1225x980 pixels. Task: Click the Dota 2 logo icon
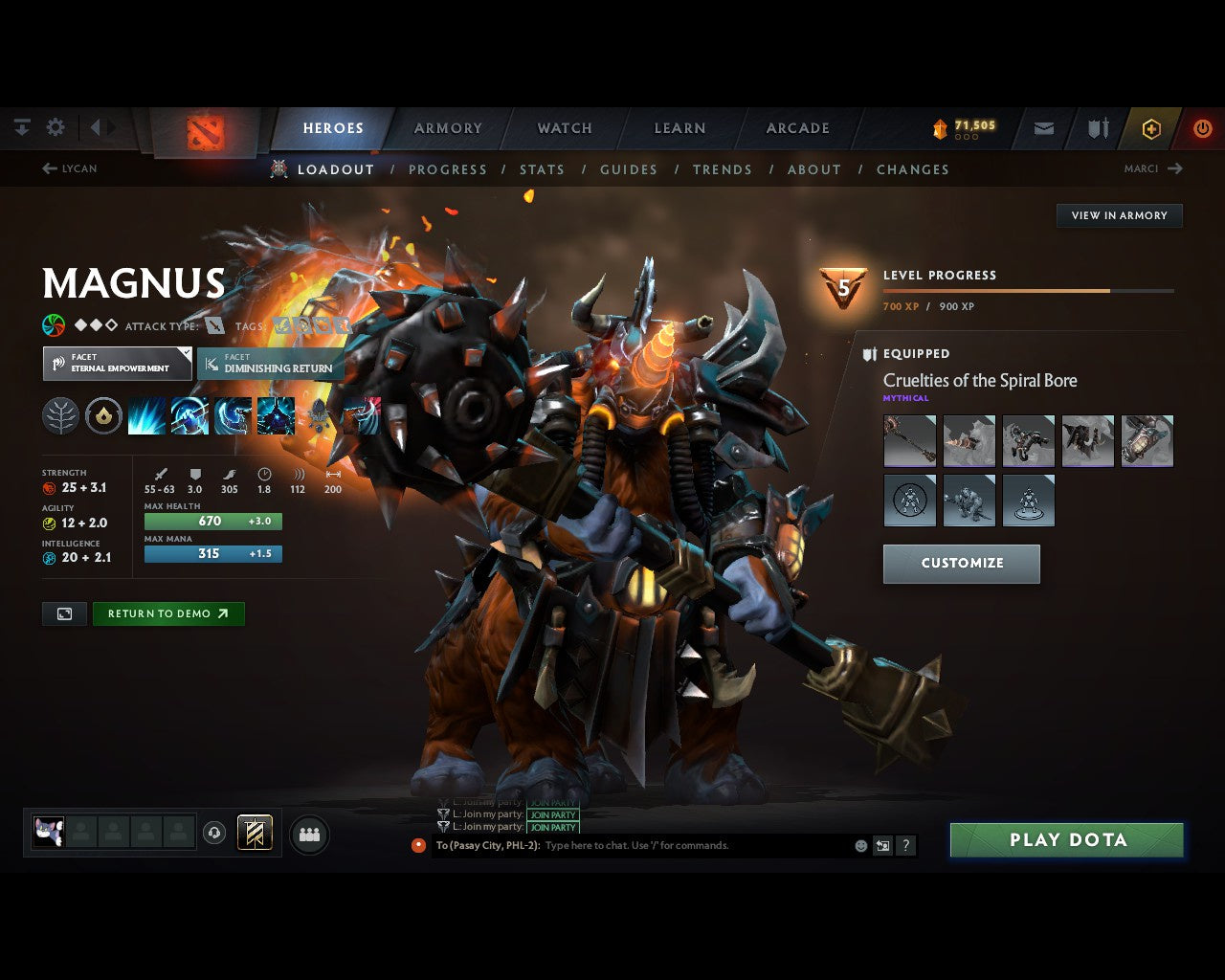click(x=204, y=130)
